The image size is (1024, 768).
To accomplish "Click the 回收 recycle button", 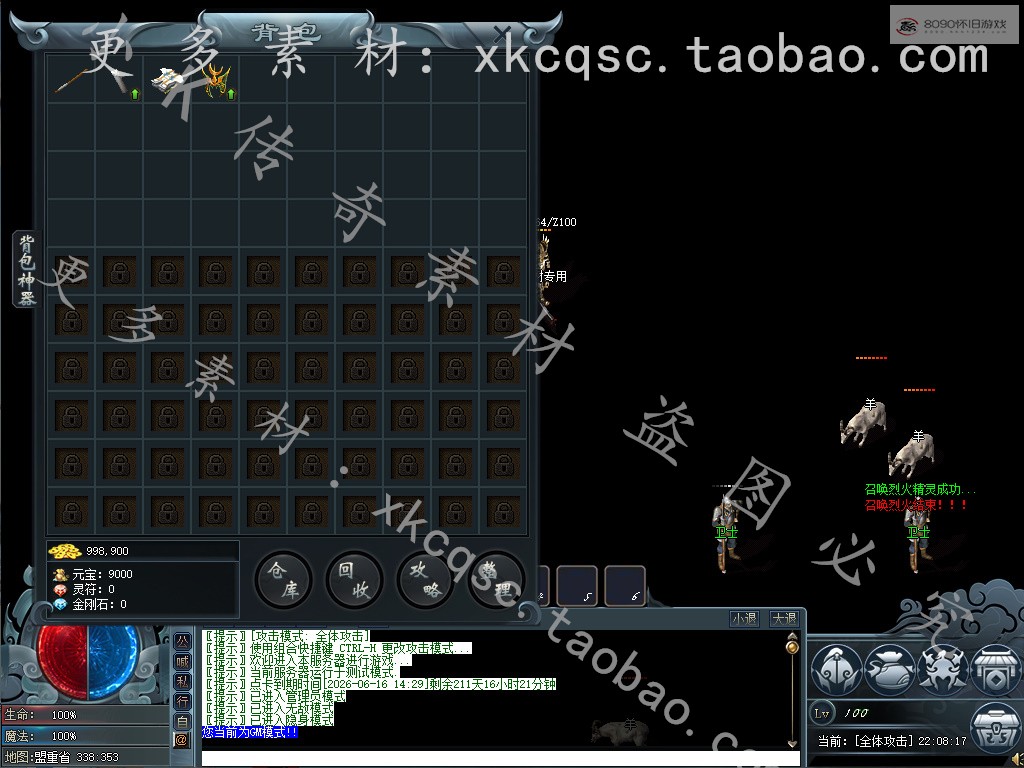I will (354, 579).
